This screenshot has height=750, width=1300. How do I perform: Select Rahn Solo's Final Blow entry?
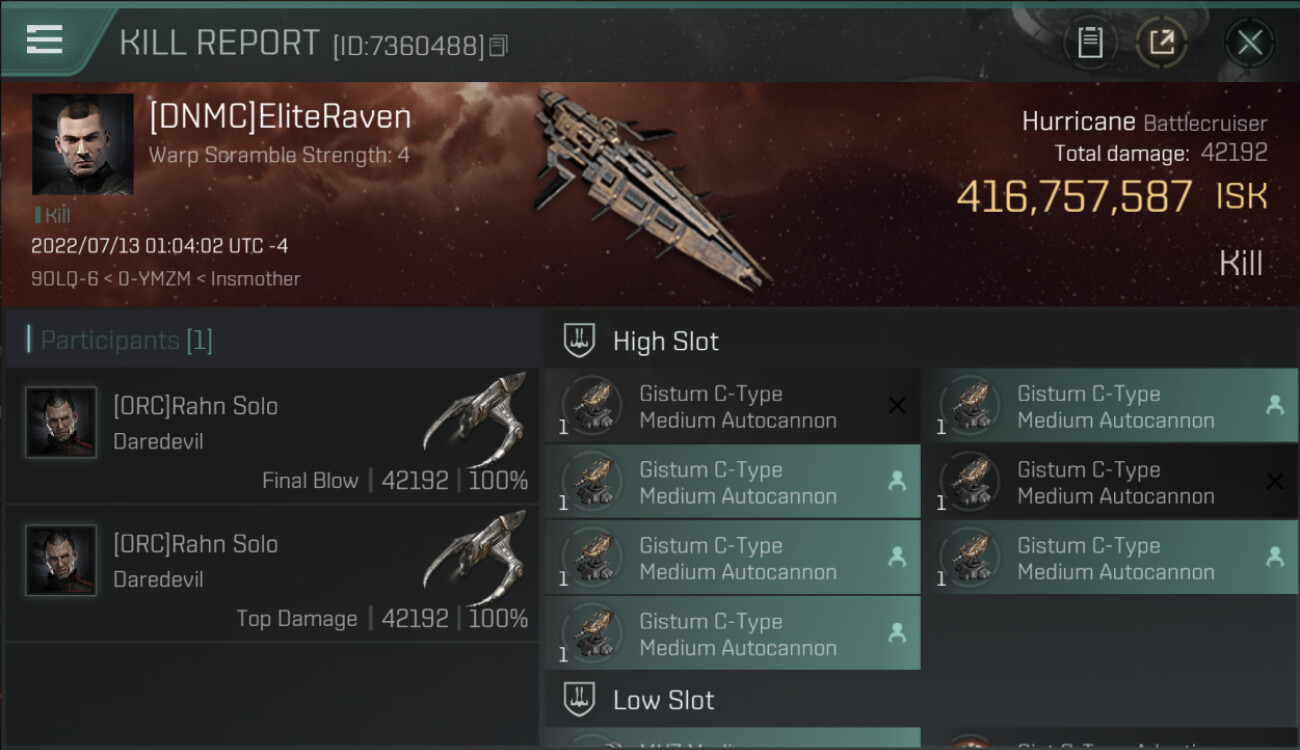[272, 436]
